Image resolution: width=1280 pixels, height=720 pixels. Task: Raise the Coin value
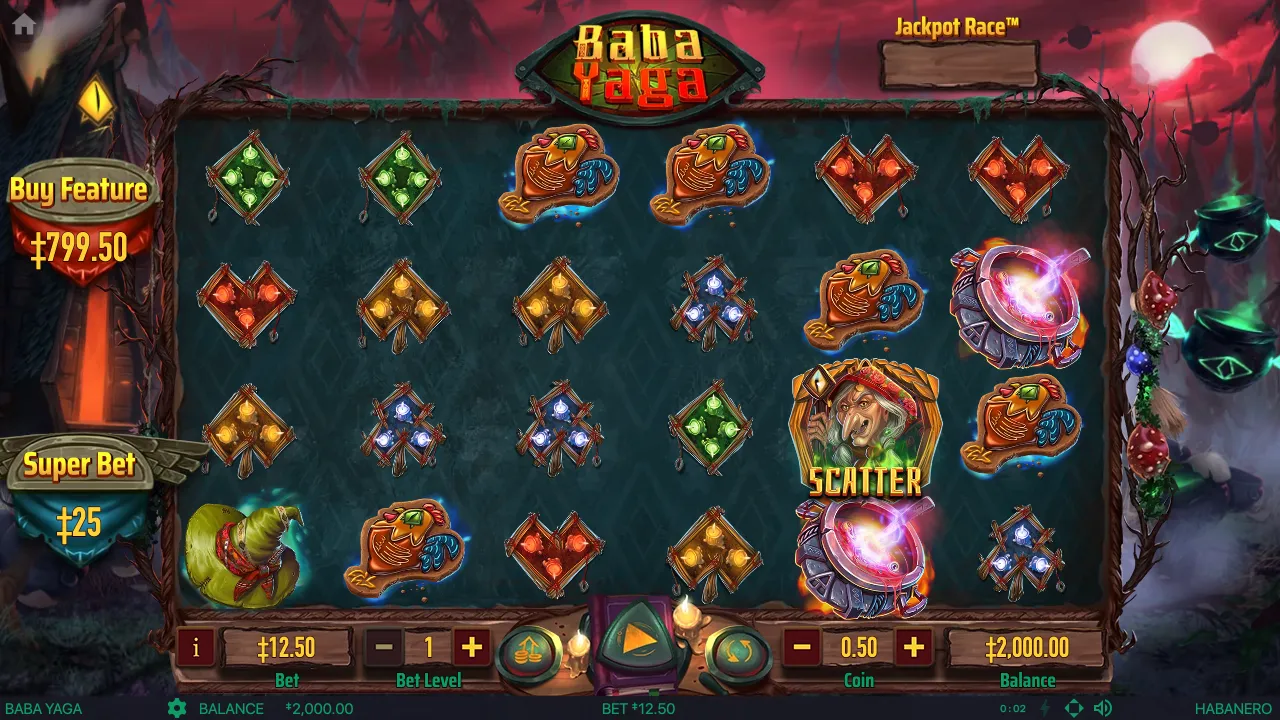tap(914, 647)
